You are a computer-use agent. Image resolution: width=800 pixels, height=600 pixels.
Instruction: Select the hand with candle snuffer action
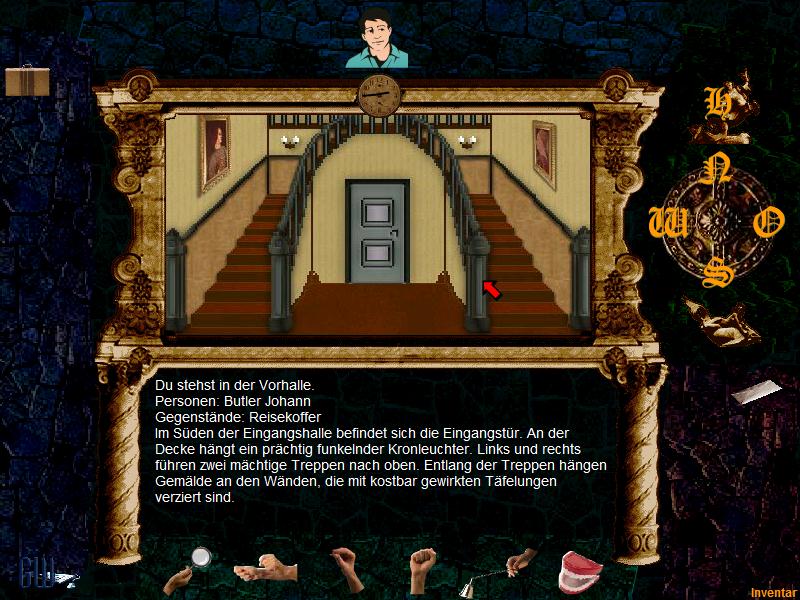coord(507,570)
